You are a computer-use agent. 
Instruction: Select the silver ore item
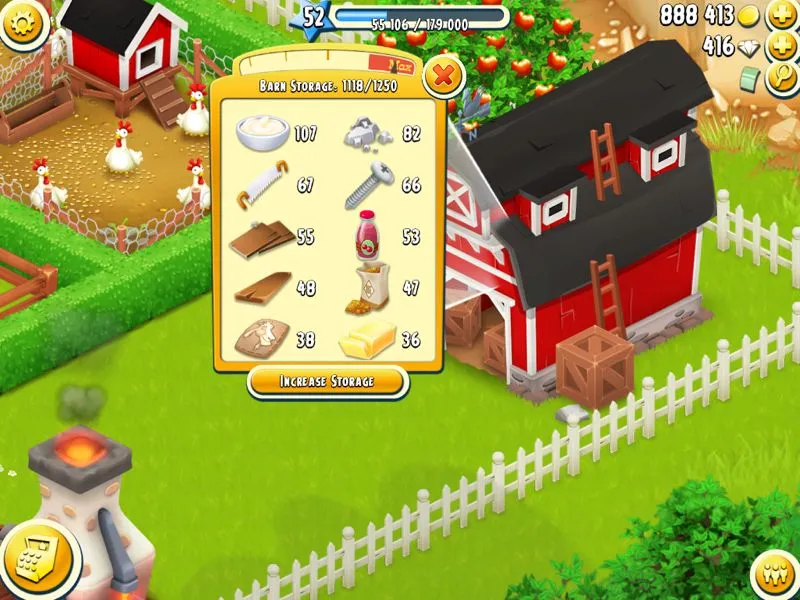370,132
